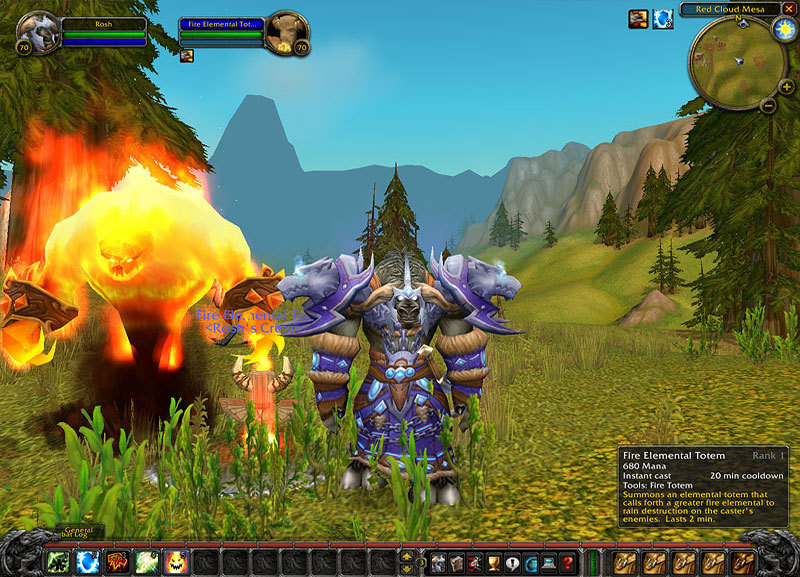Screen dimensions: 800x577
Task: Zoom in the minimap with plus button
Action: pos(788,87)
